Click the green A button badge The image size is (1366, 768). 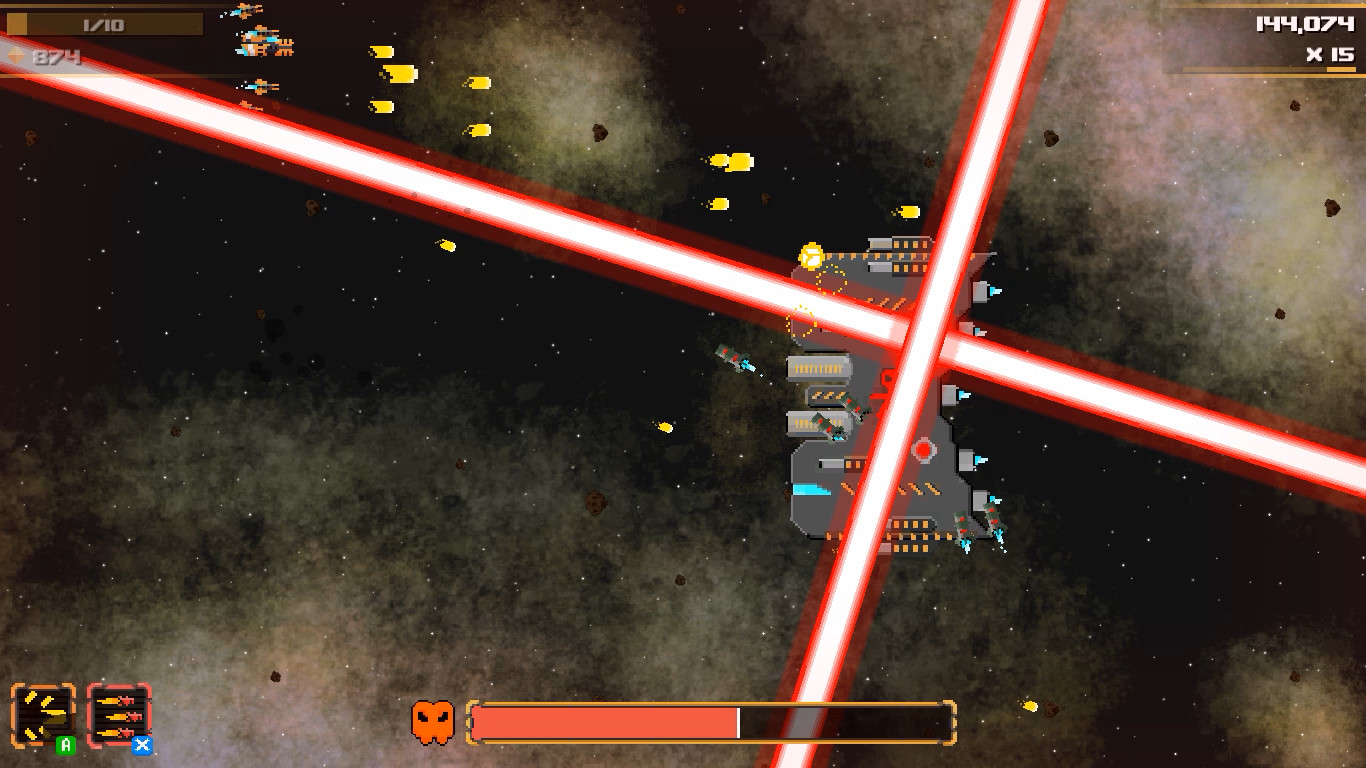coord(66,745)
